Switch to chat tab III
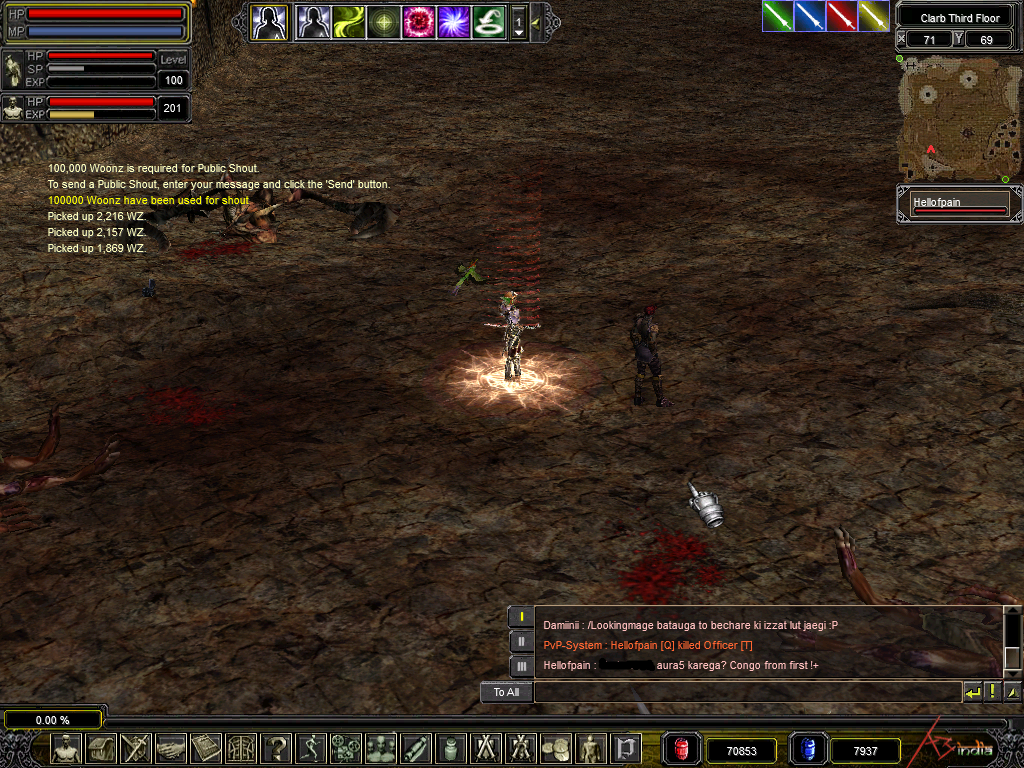The image size is (1024, 768). point(521,666)
